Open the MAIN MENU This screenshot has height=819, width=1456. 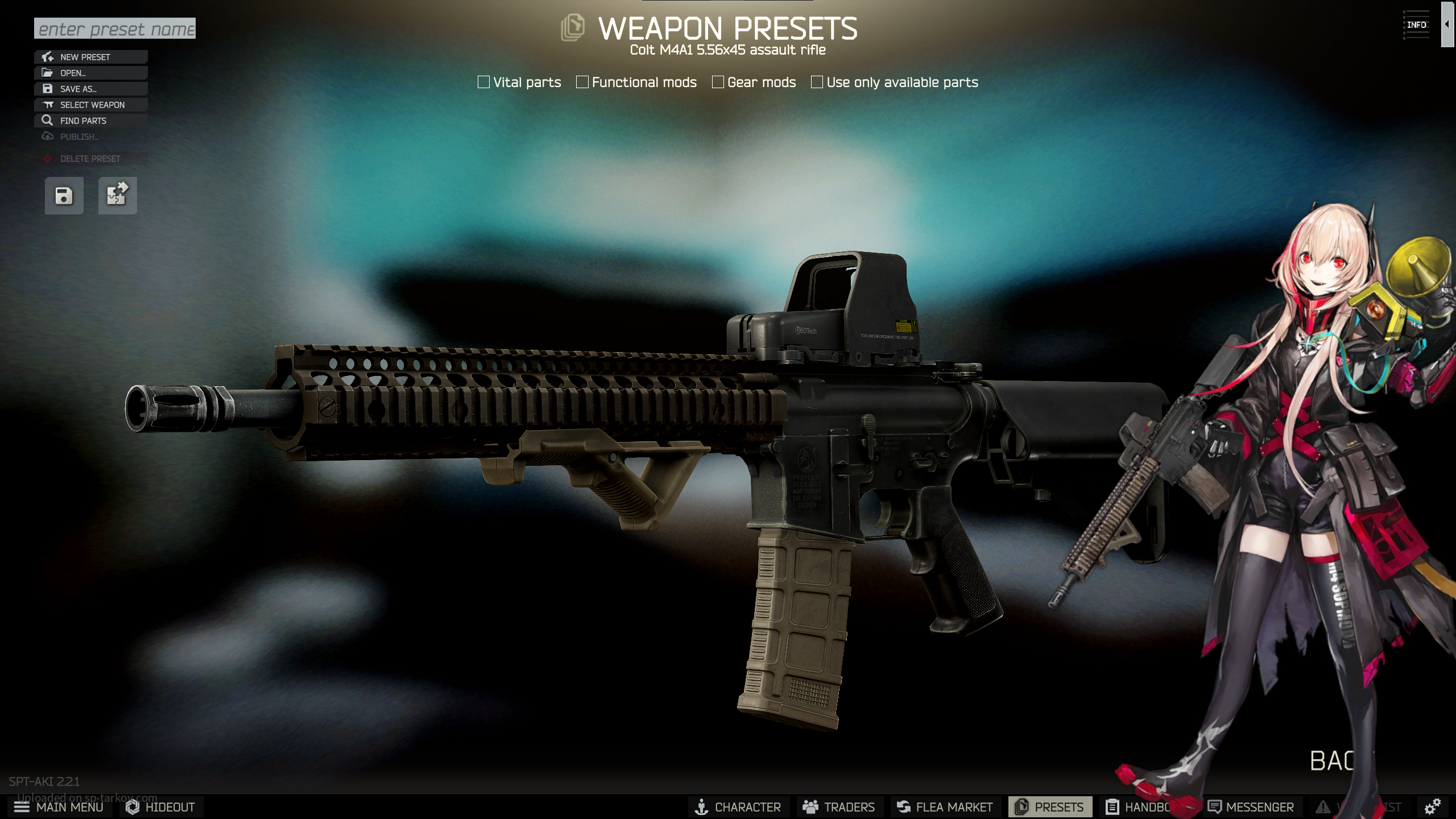click(x=59, y=807)
